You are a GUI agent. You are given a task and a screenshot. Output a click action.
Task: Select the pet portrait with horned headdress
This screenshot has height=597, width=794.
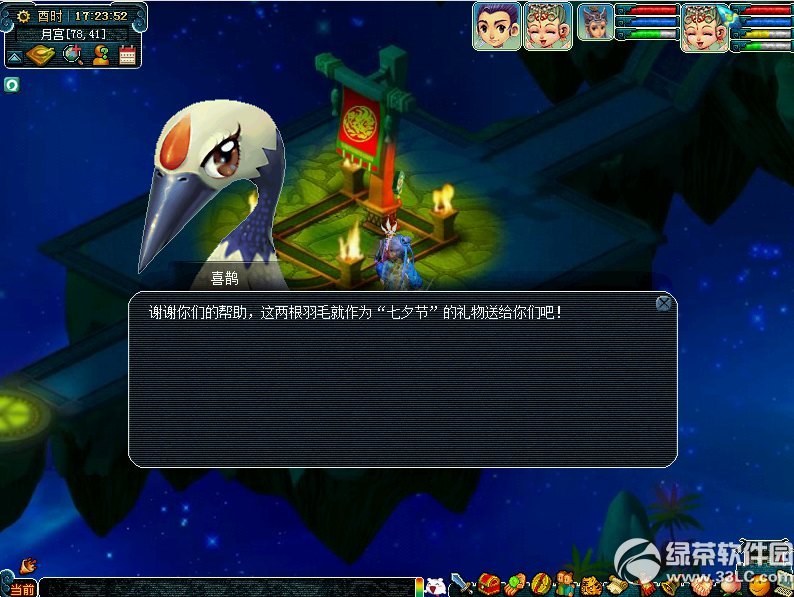pos(595,24)
